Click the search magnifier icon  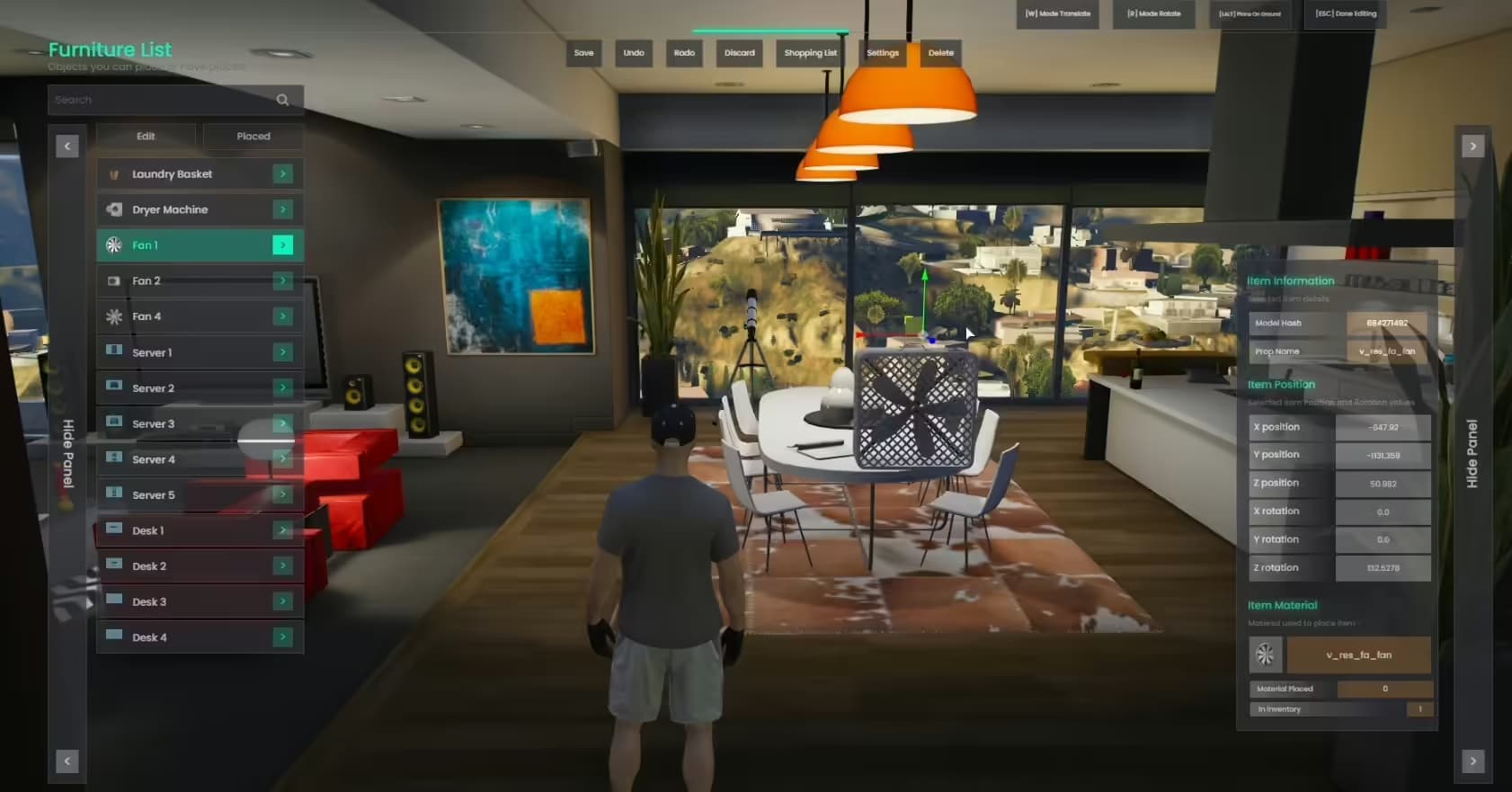coord(283,99)
